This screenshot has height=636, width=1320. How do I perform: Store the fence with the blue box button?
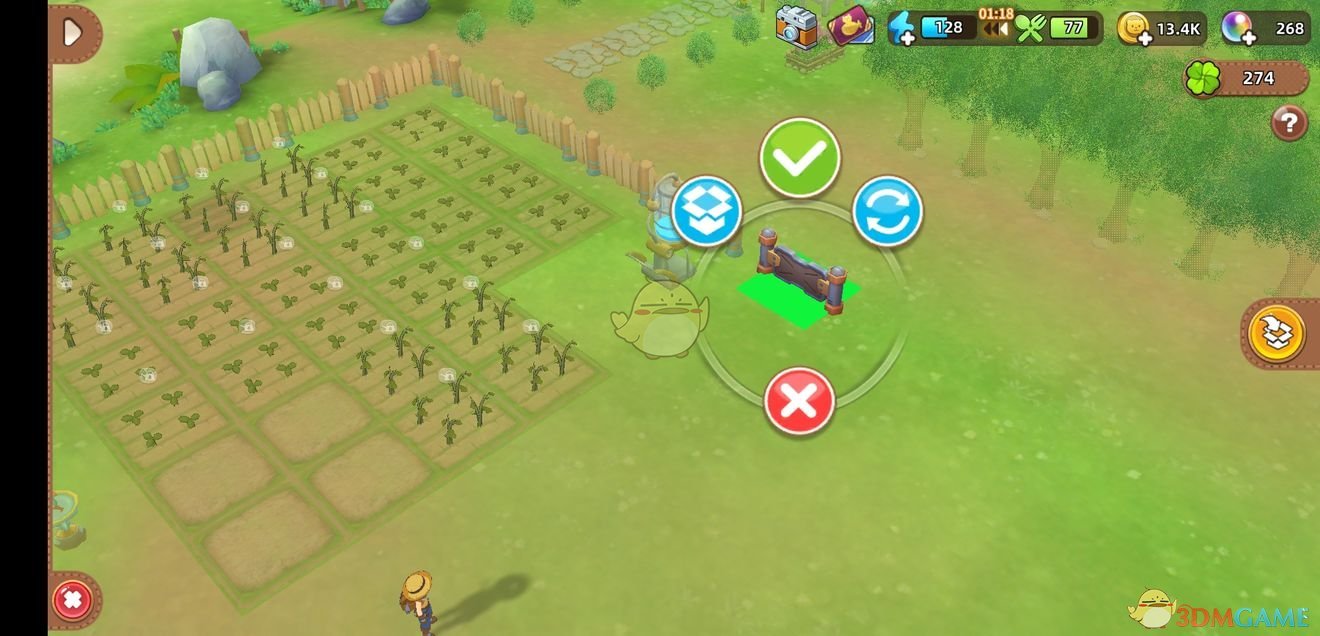[x=707, y=211]
